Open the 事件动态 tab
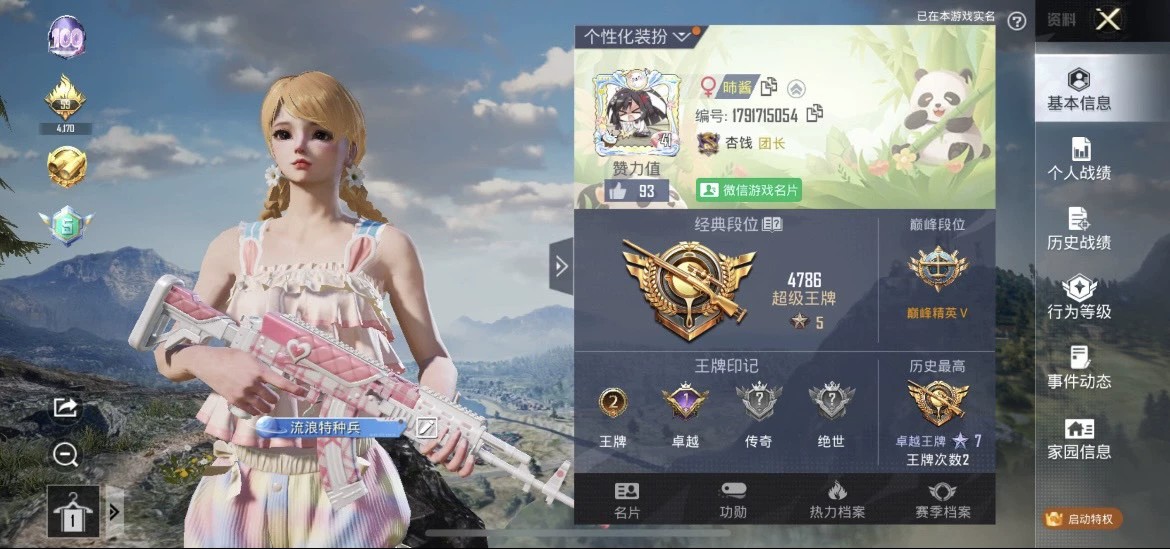The image size is (1170, 549). click(1079, 368)
